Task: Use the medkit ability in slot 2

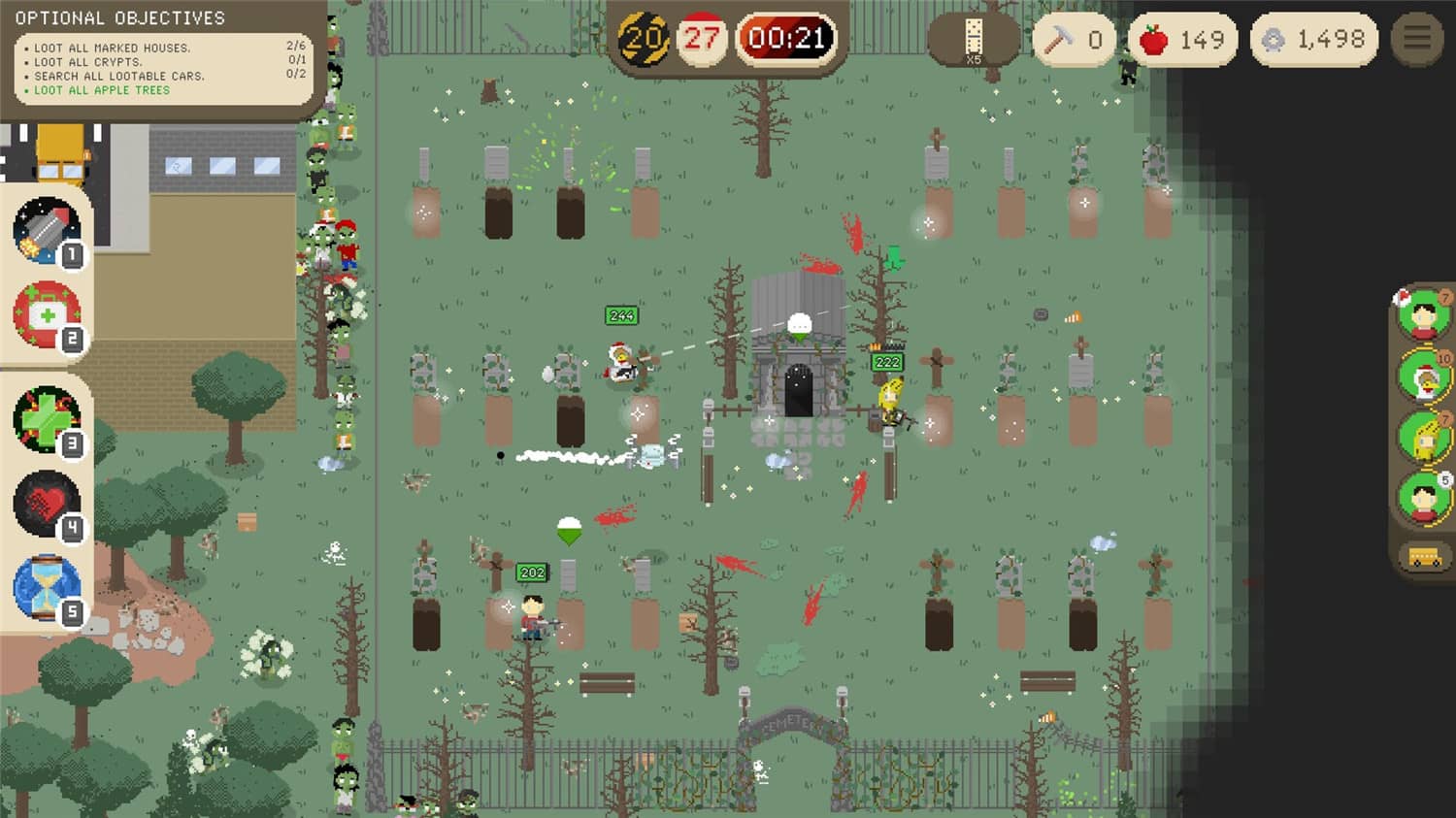Action: pyautogui.click(x=46, y=315)
